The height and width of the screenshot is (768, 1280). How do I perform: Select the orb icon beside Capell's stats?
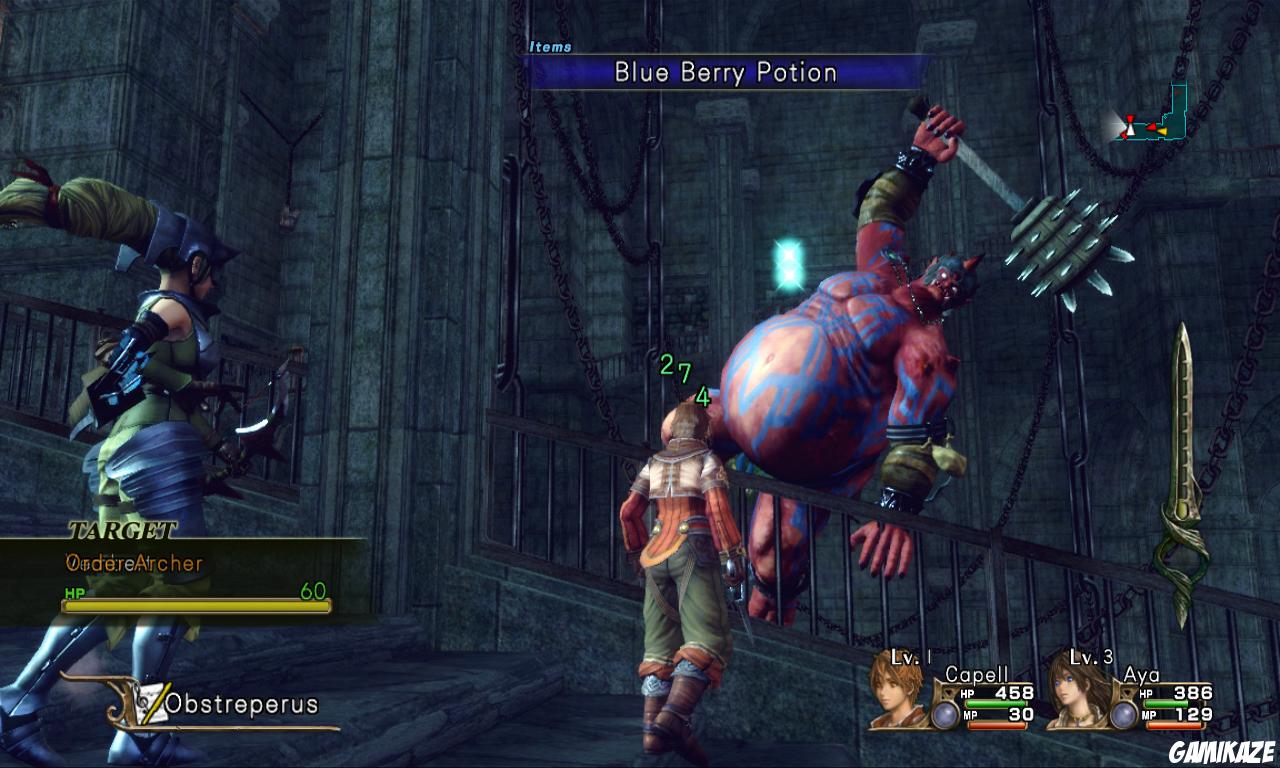click(x=945, y=714)
